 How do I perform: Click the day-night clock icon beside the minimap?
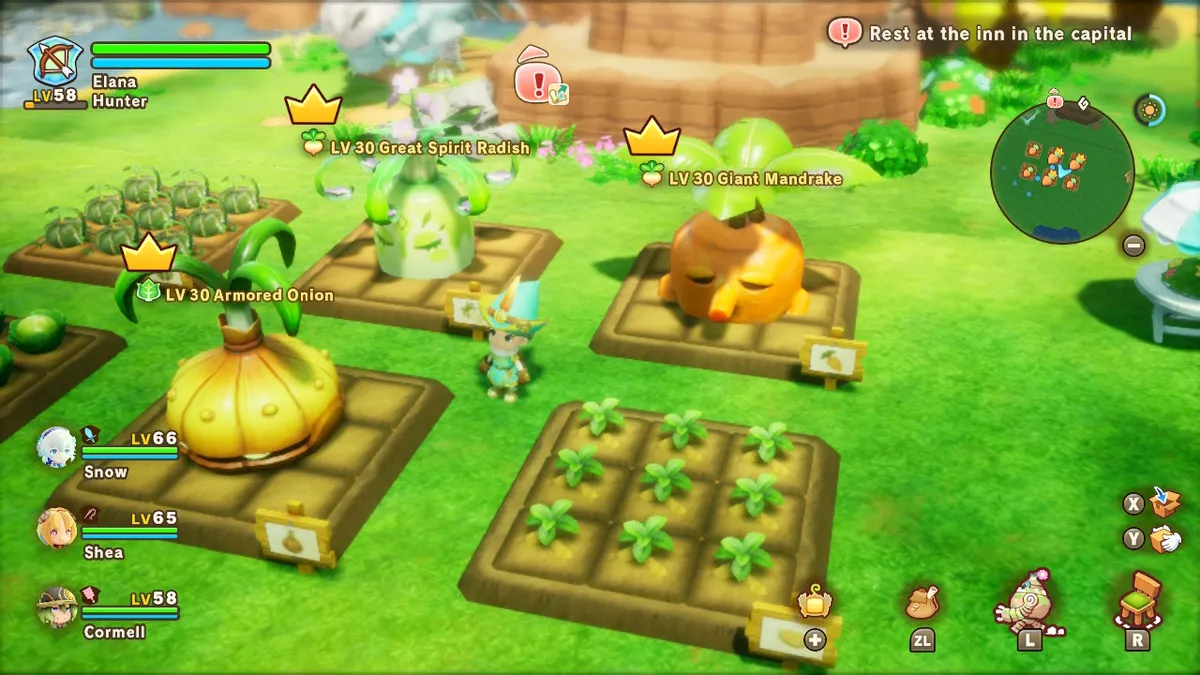coord(1150,110)
